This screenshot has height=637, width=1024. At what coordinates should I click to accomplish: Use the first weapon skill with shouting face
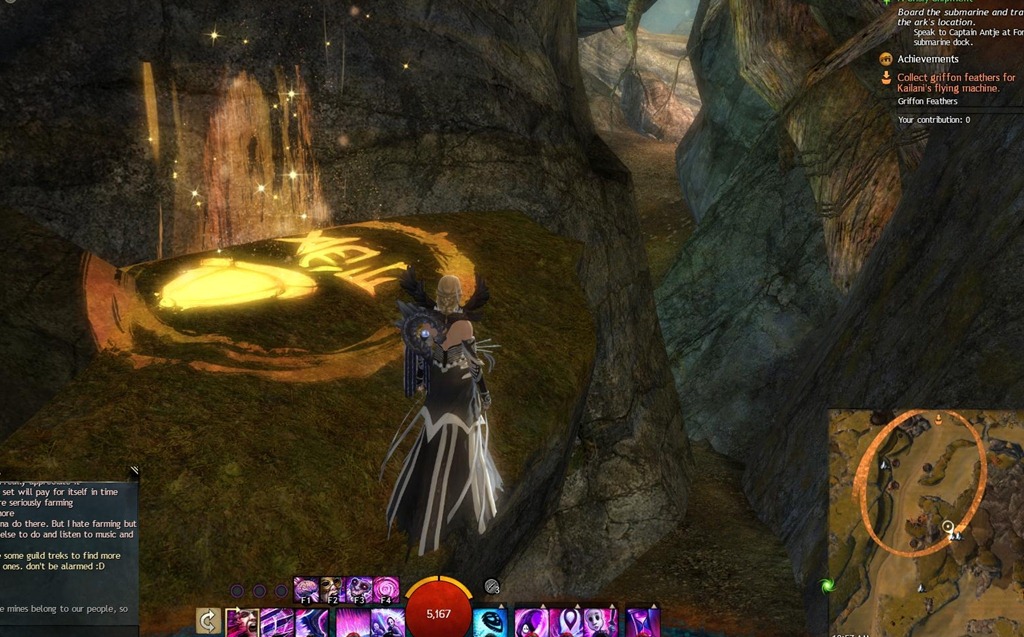coord(244,623)
